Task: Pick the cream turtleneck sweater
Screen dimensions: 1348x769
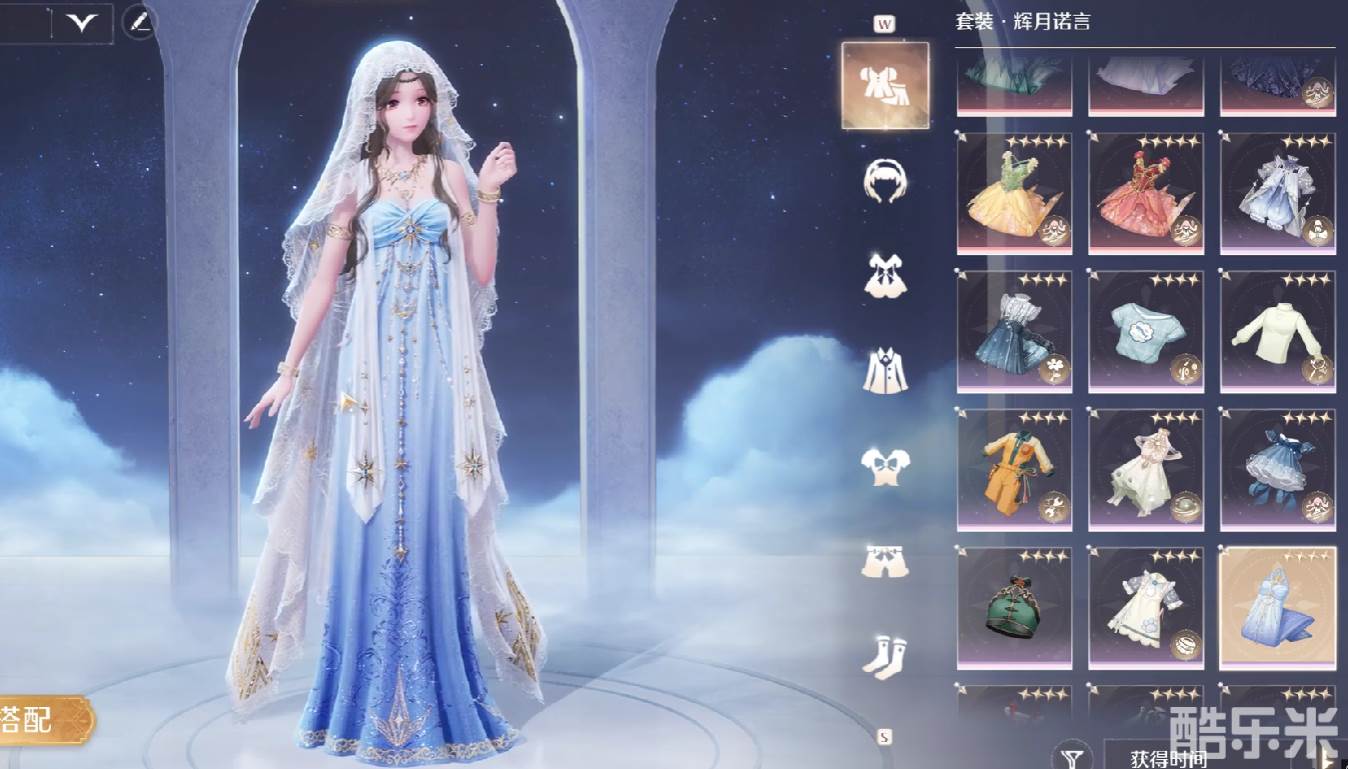Action: point(1277,331)
